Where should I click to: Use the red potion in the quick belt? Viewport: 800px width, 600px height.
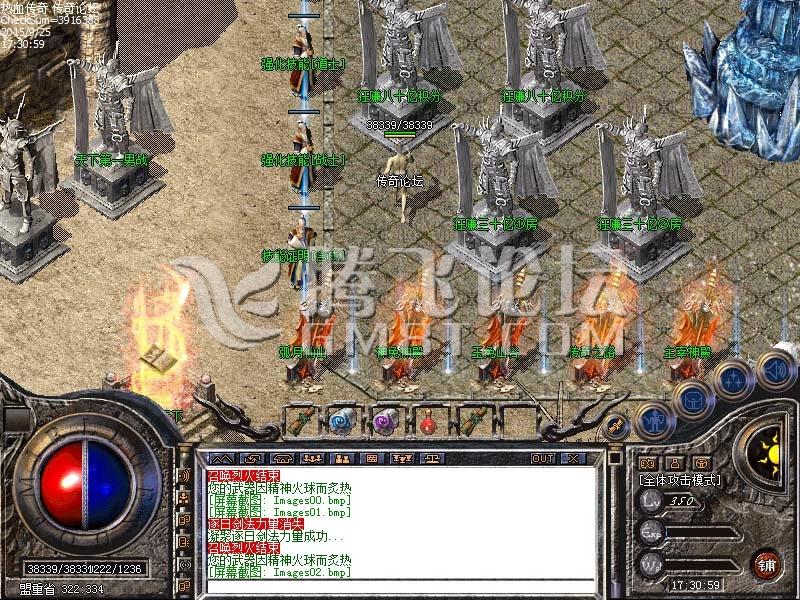tap(429, 422)
